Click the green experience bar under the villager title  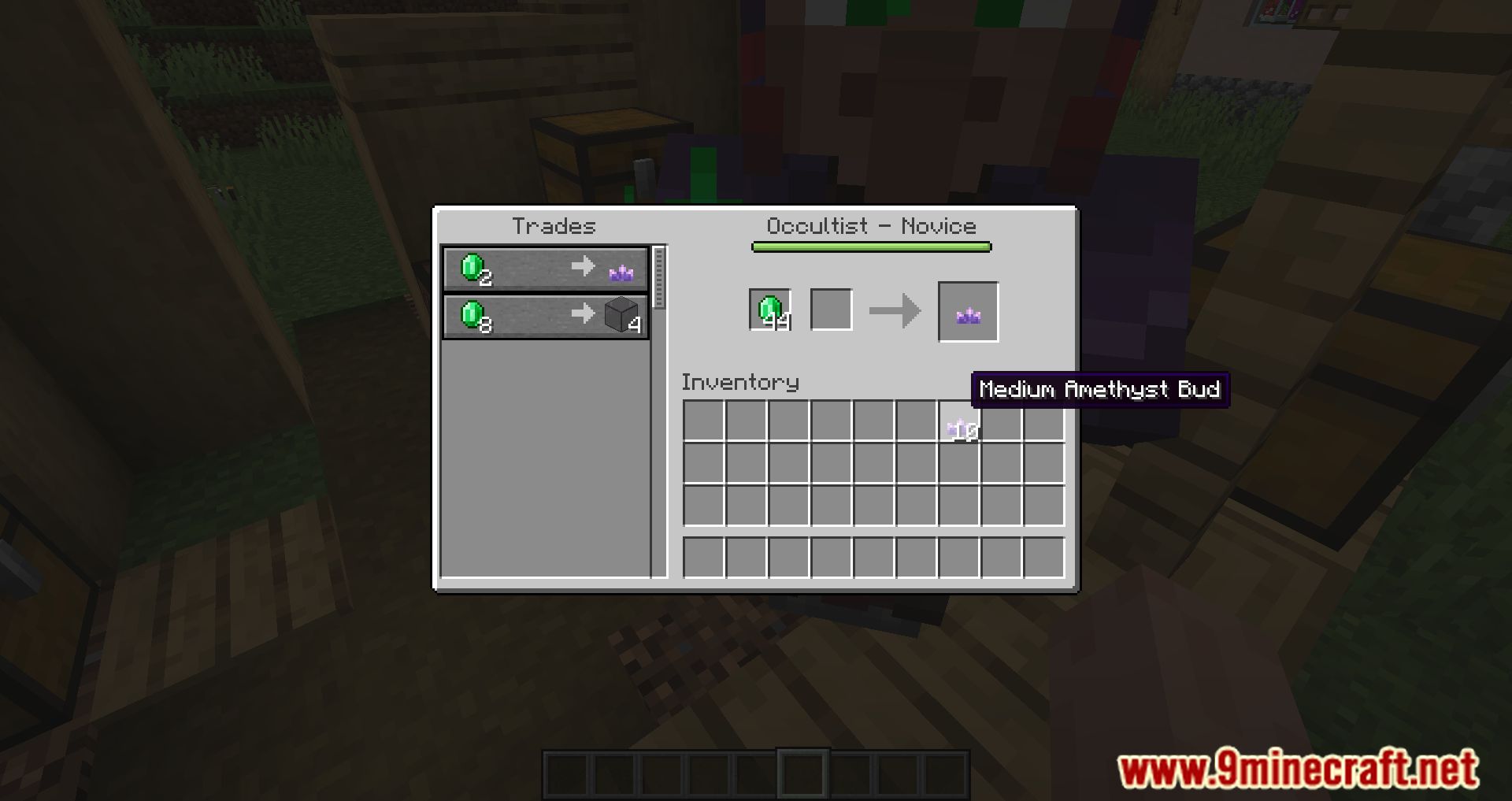[x=870, y=247]
